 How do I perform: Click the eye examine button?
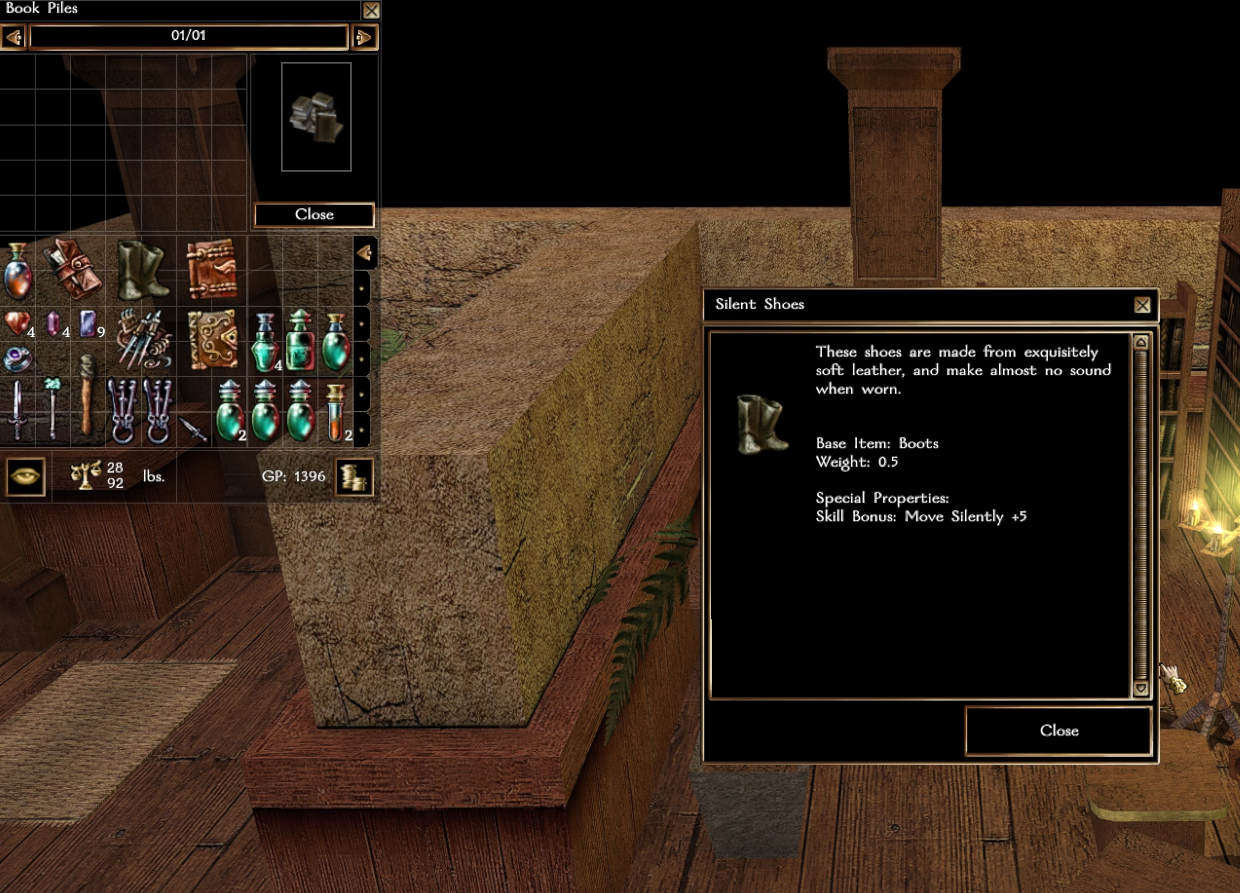(25, 476)
